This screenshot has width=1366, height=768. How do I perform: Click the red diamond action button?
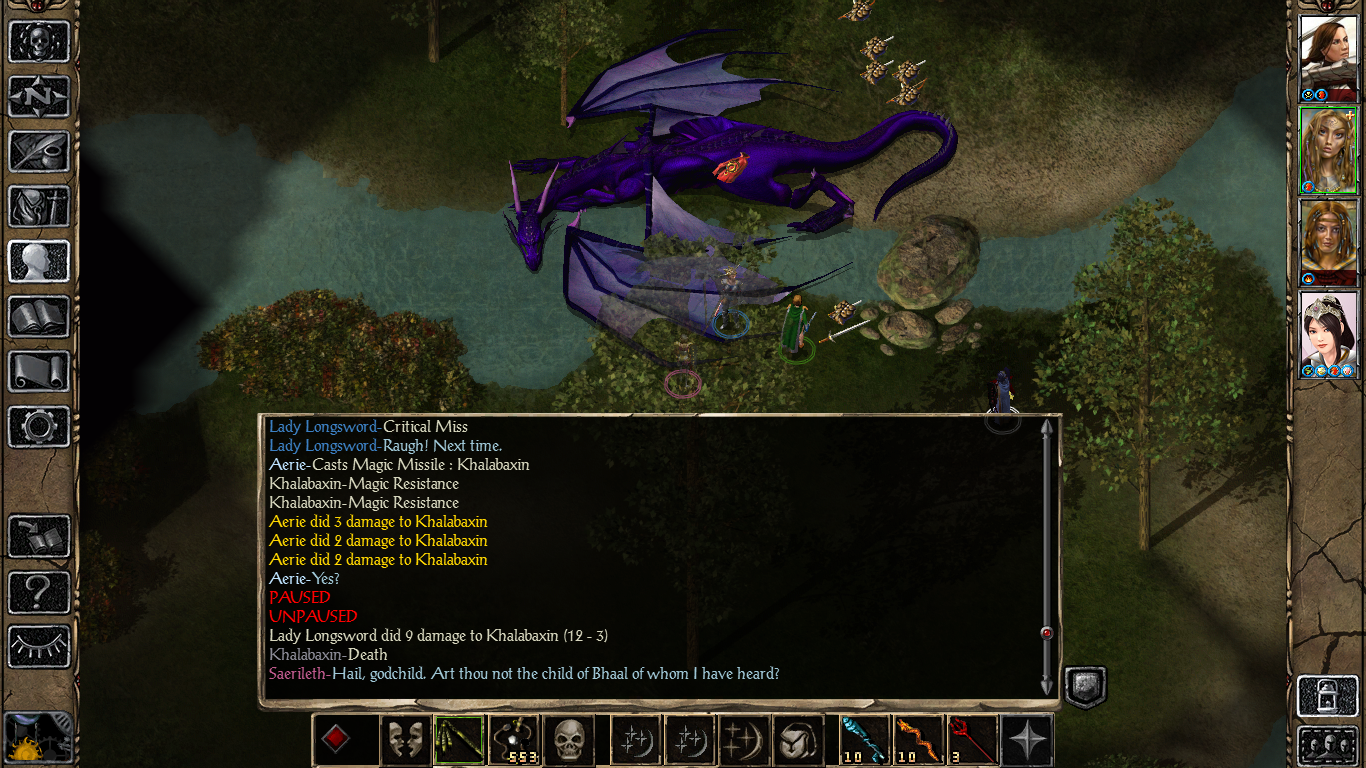[337, 740]
